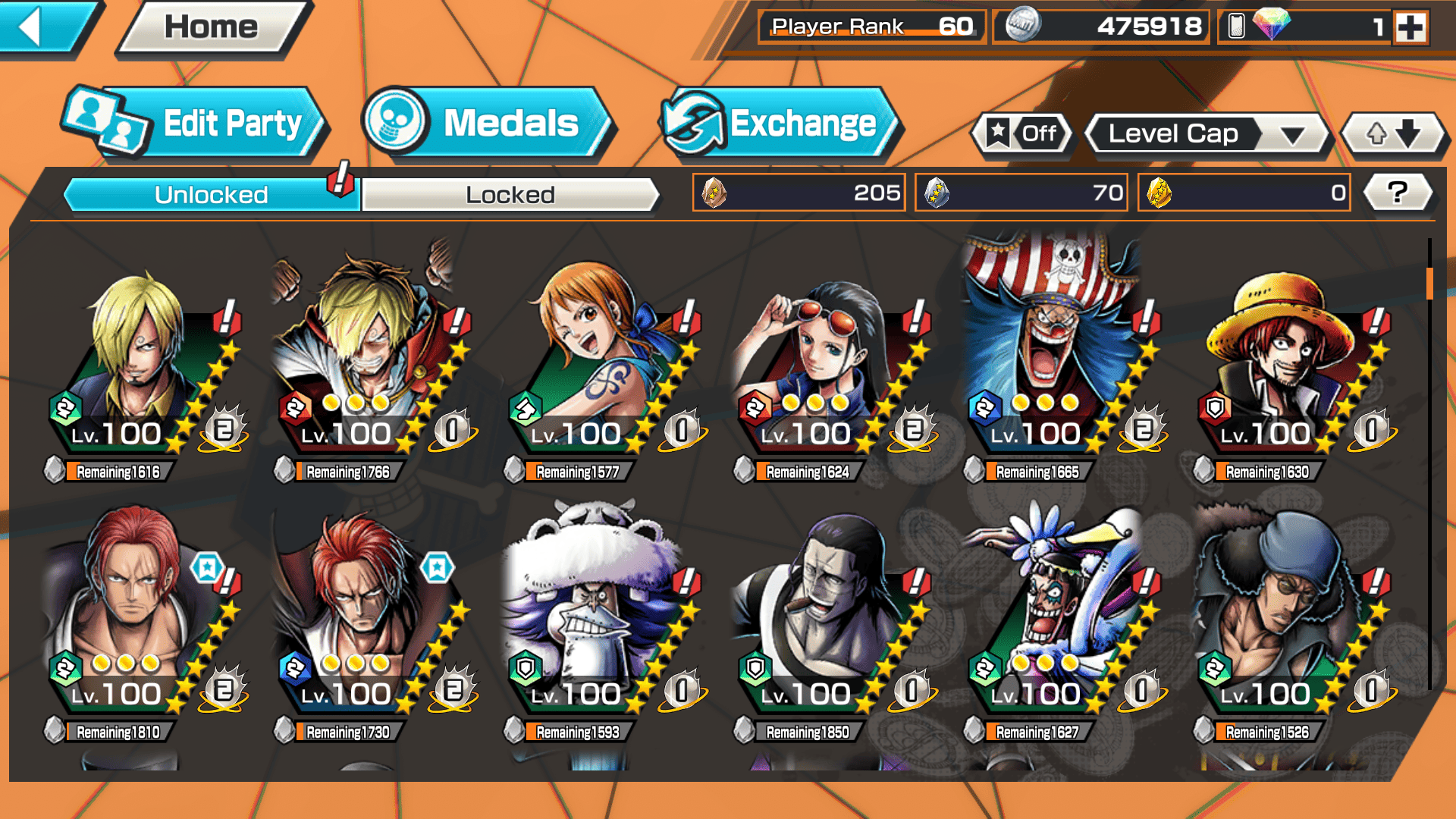Open the Medals screen
This screenshot has width=1456, height=819.
click(485, 123)
